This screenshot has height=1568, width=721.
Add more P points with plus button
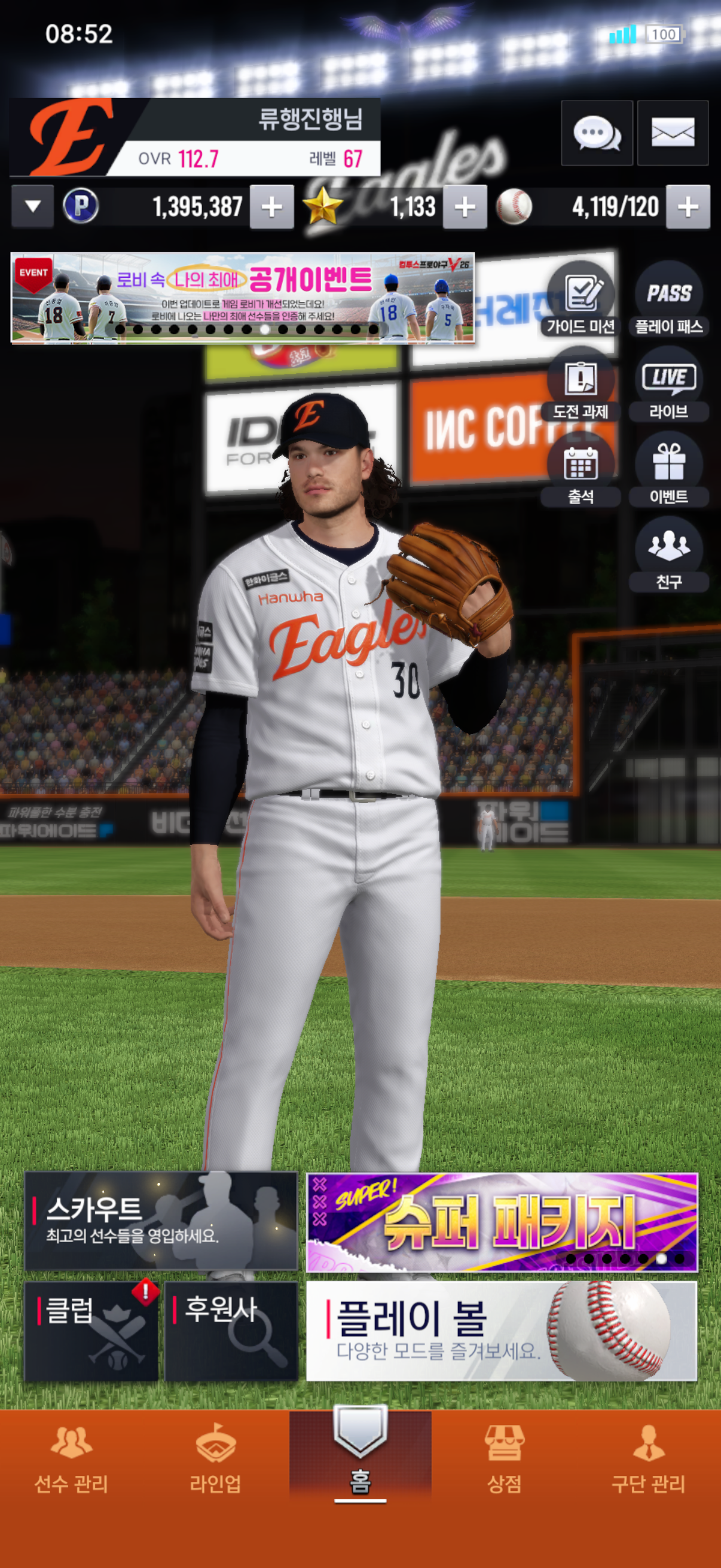271,207
